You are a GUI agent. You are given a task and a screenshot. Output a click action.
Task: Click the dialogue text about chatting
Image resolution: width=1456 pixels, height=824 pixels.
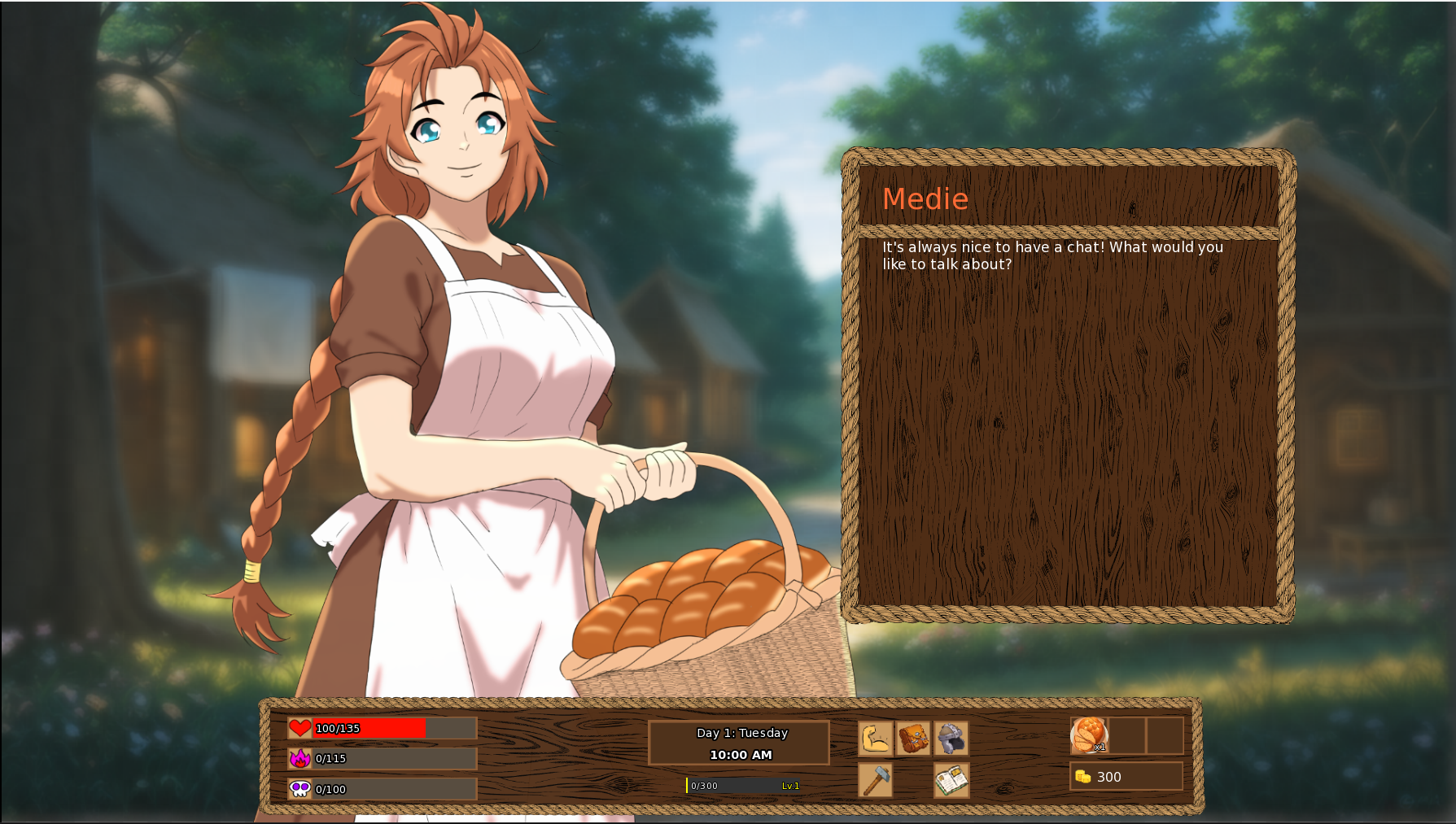click(x=1050, y=255)
